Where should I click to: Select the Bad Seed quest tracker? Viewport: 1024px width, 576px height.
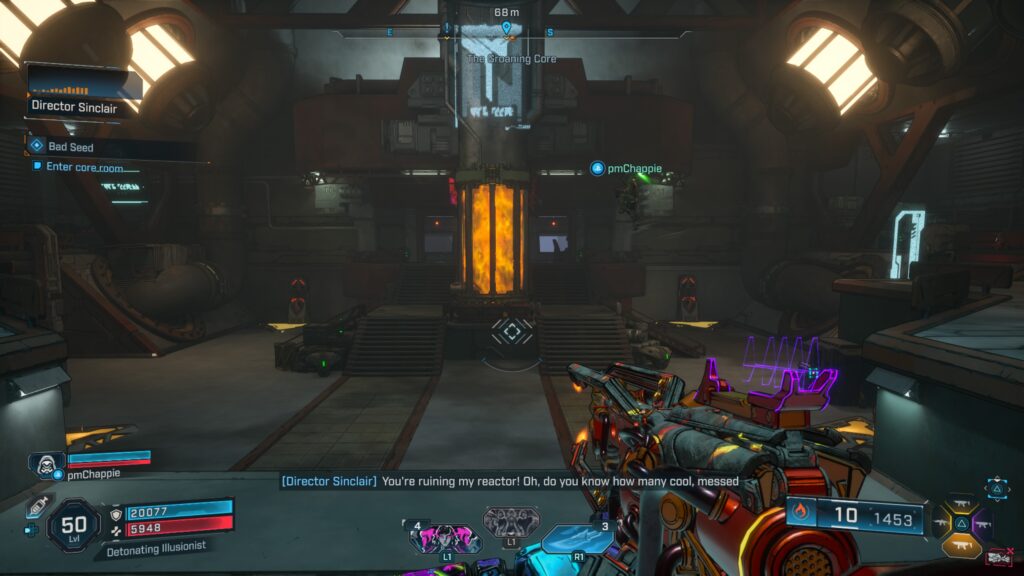70,147
